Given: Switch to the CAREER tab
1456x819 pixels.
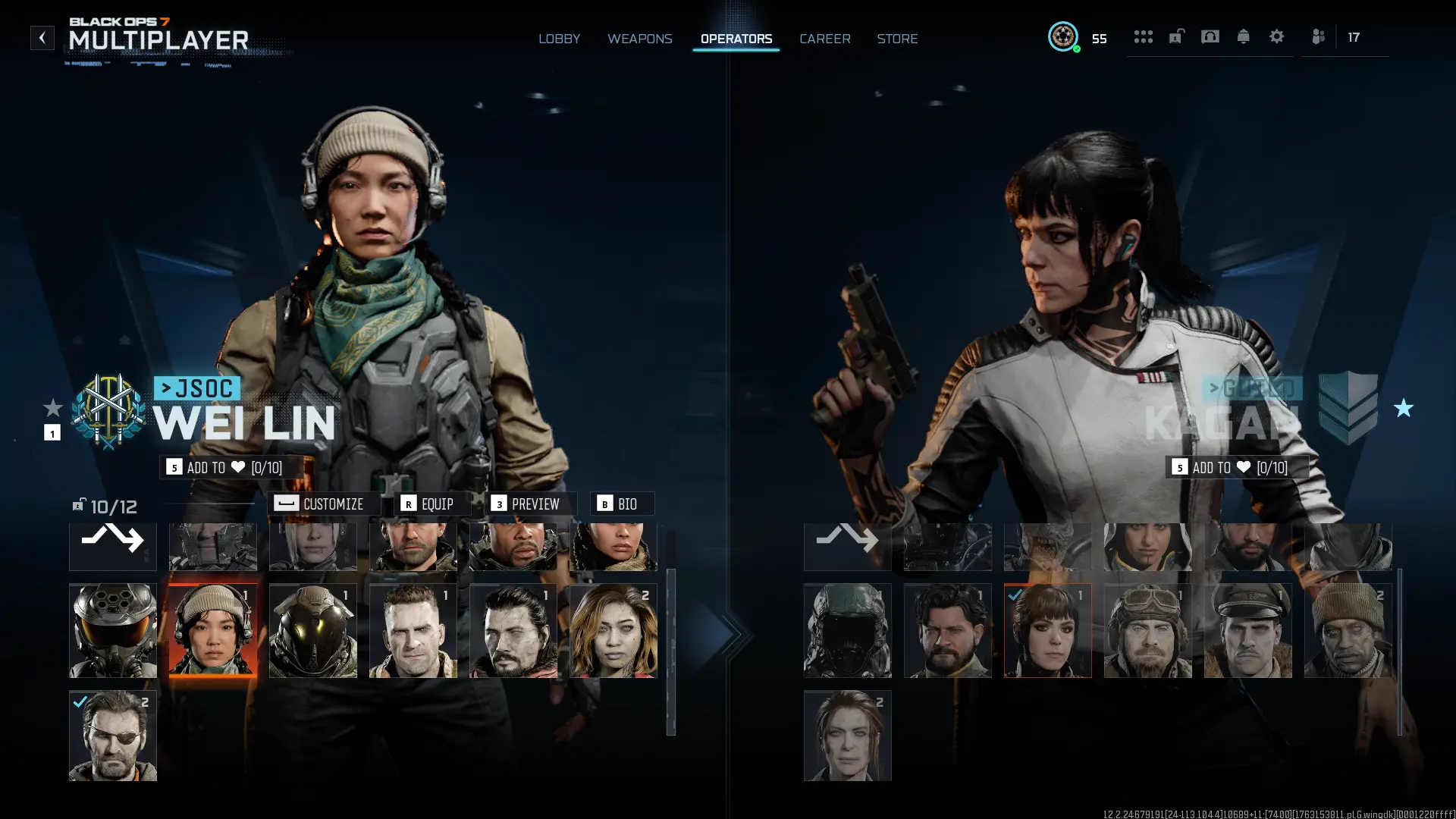Looking at the screenshot, I should pos(824,39).
